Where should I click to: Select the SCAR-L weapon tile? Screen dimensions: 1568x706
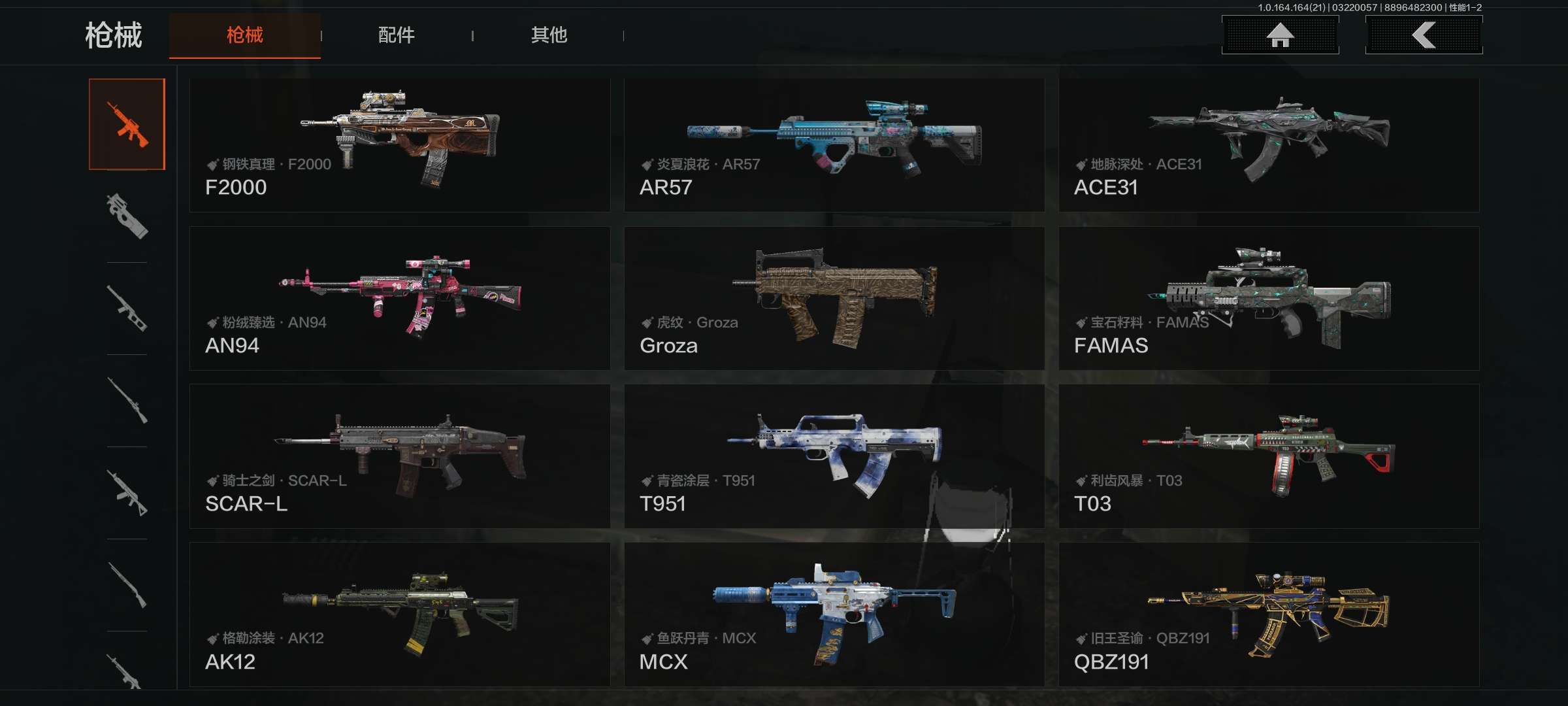pos(399,456)
